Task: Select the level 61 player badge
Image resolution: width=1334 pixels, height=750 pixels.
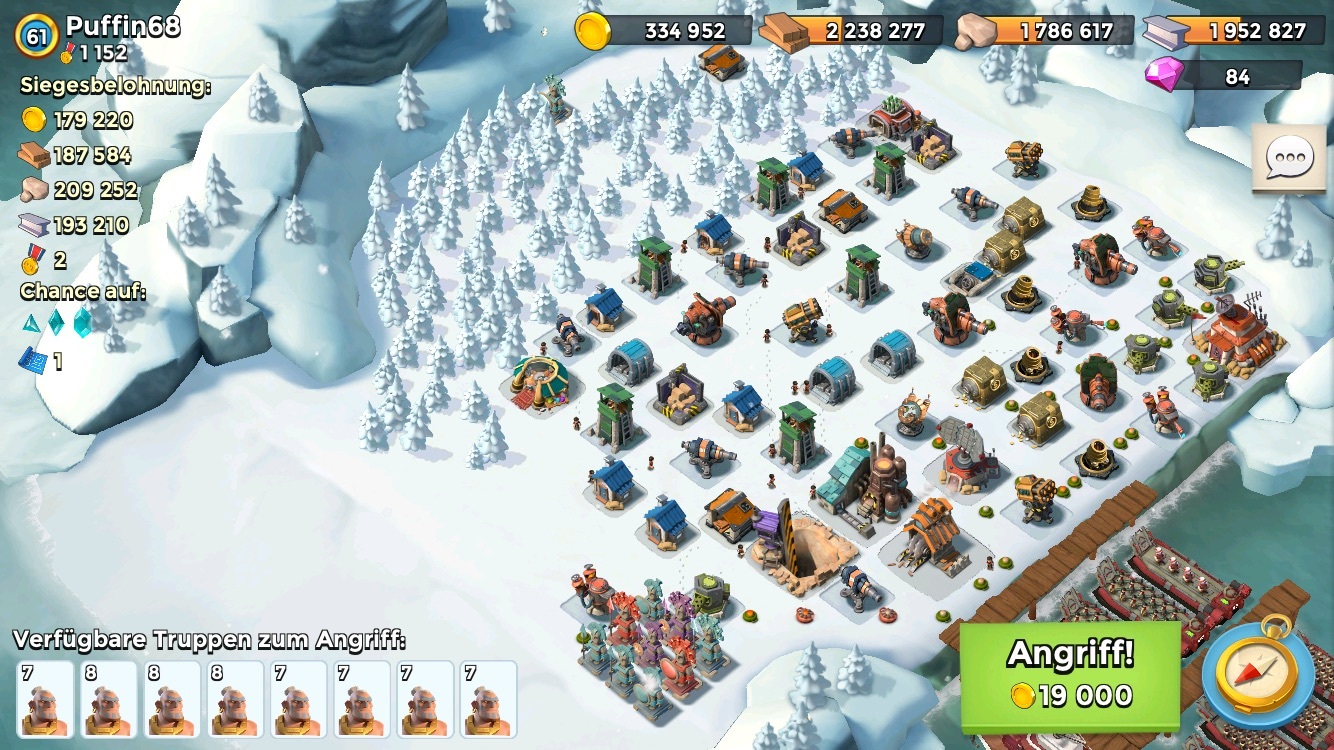Action: 37,36
